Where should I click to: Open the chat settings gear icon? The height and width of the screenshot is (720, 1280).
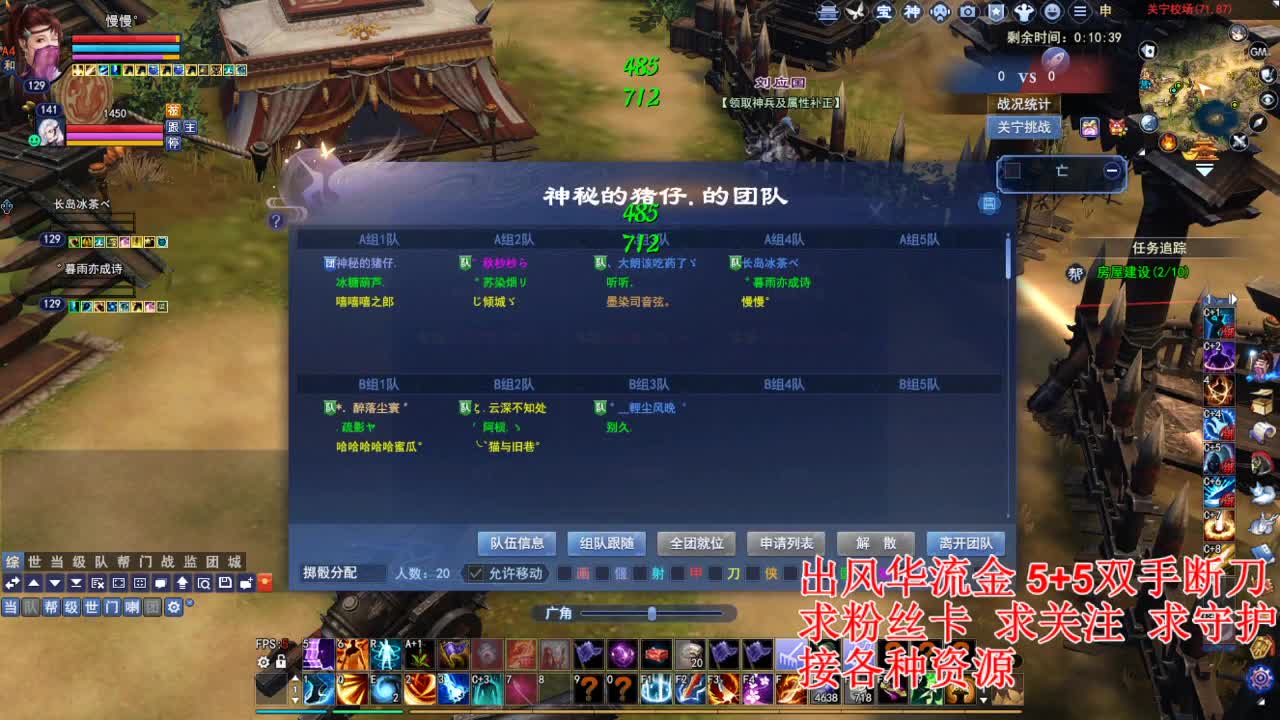(173, 607)
